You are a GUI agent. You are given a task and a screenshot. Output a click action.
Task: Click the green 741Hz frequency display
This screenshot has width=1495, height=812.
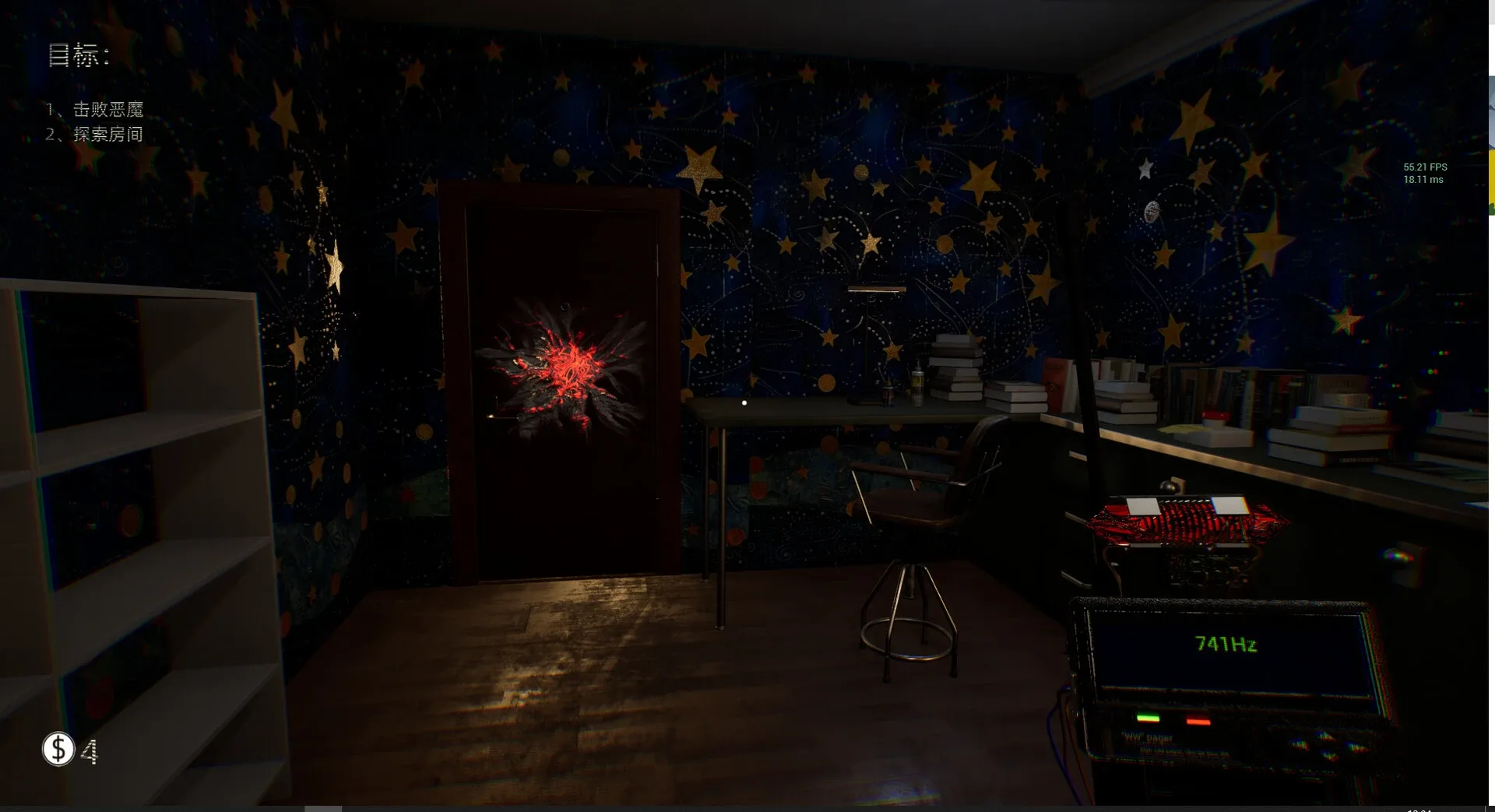1226,644
